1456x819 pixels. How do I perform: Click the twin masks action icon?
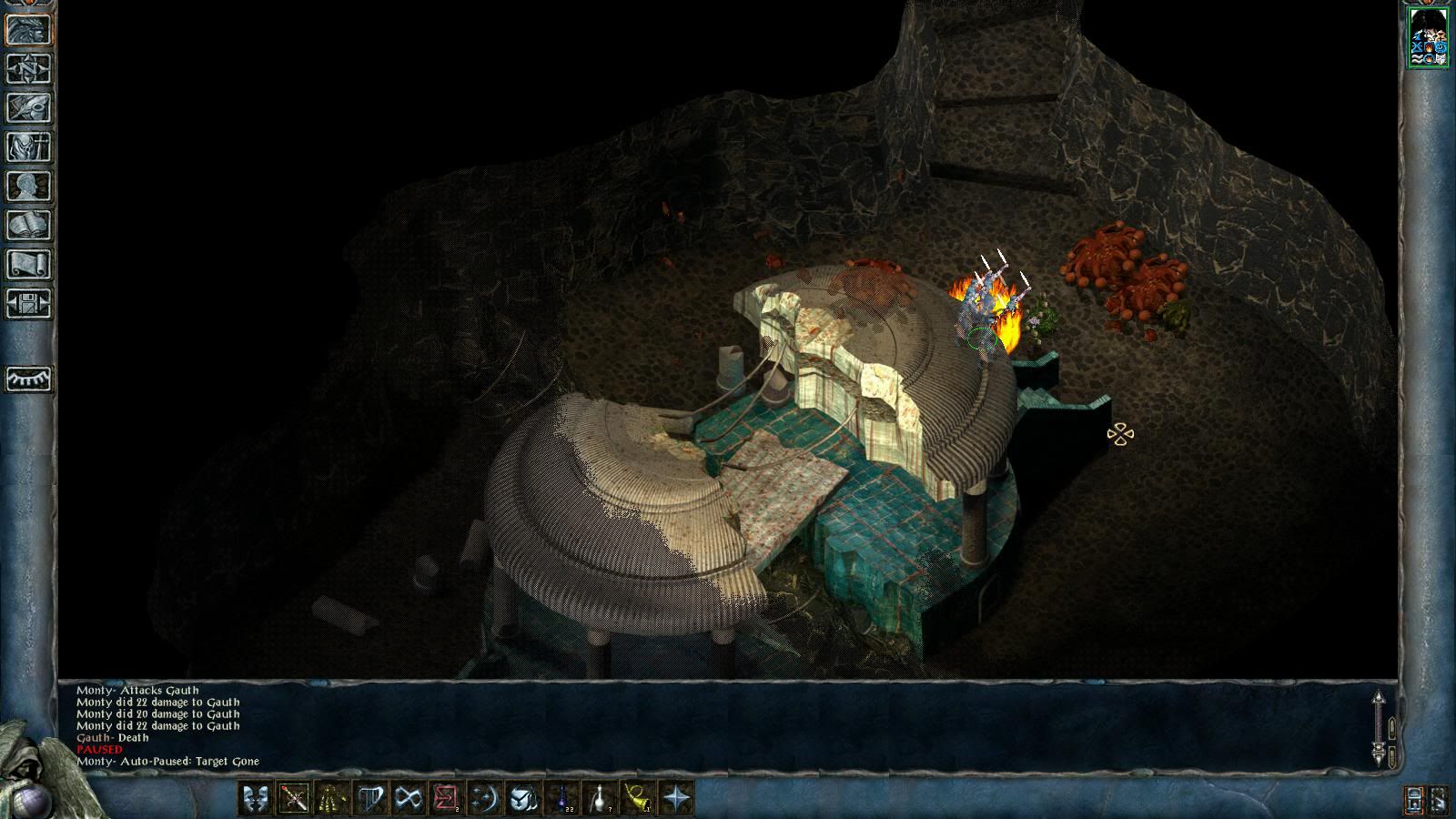[256, 798]
